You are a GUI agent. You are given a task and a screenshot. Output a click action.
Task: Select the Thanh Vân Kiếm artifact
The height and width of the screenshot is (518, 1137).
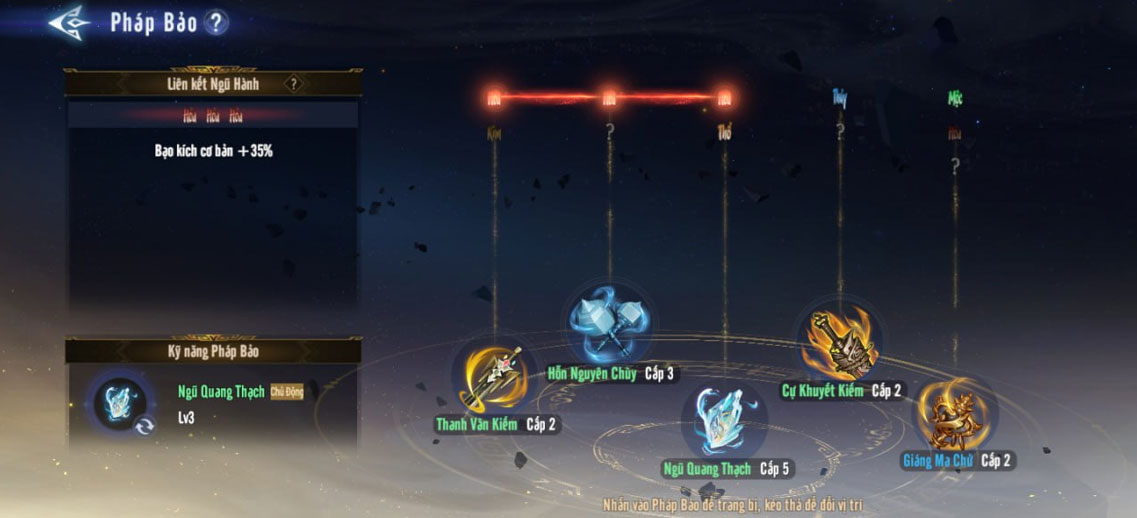(494, 376)
